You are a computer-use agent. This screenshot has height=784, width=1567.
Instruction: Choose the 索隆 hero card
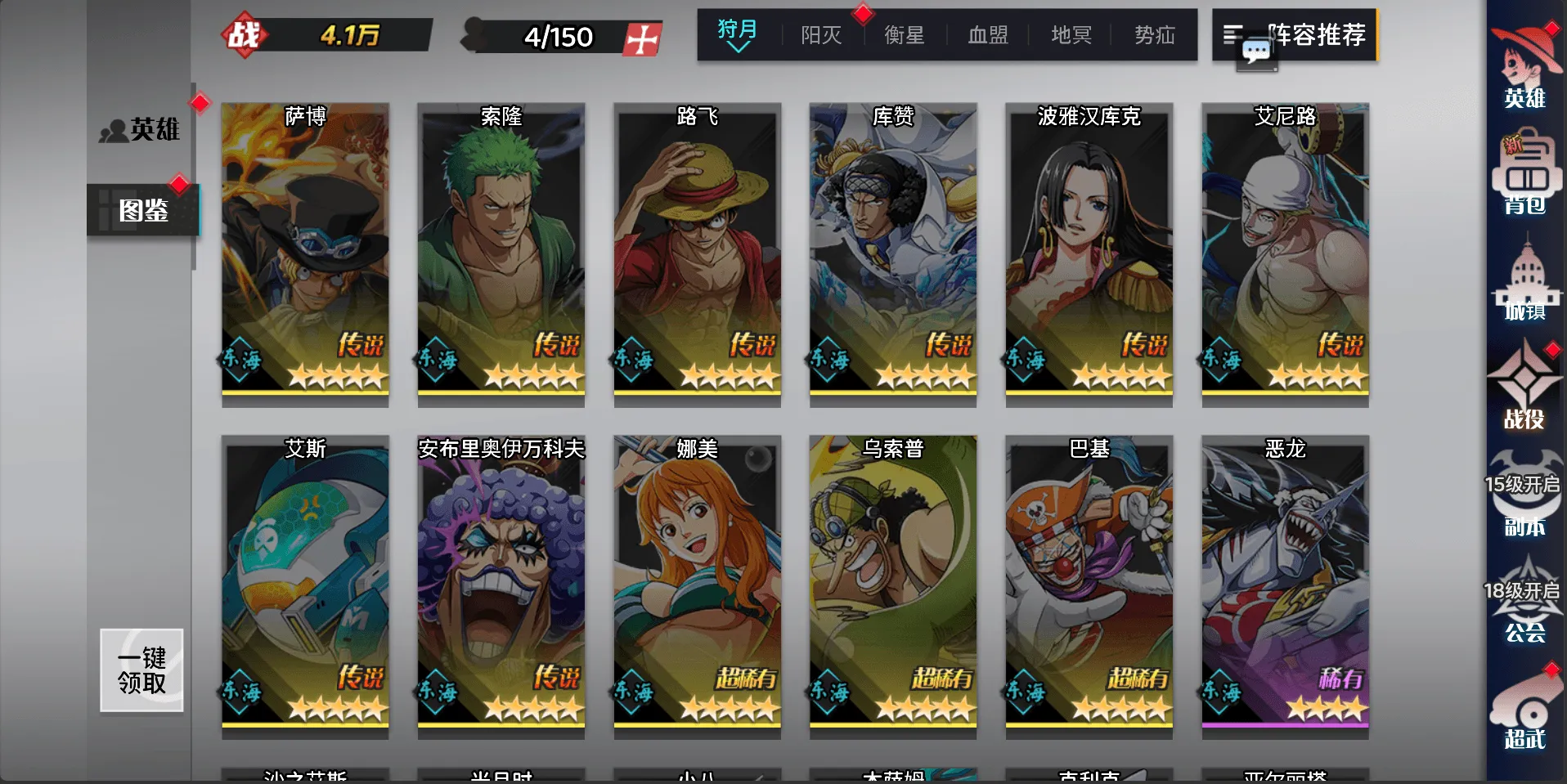501,253
